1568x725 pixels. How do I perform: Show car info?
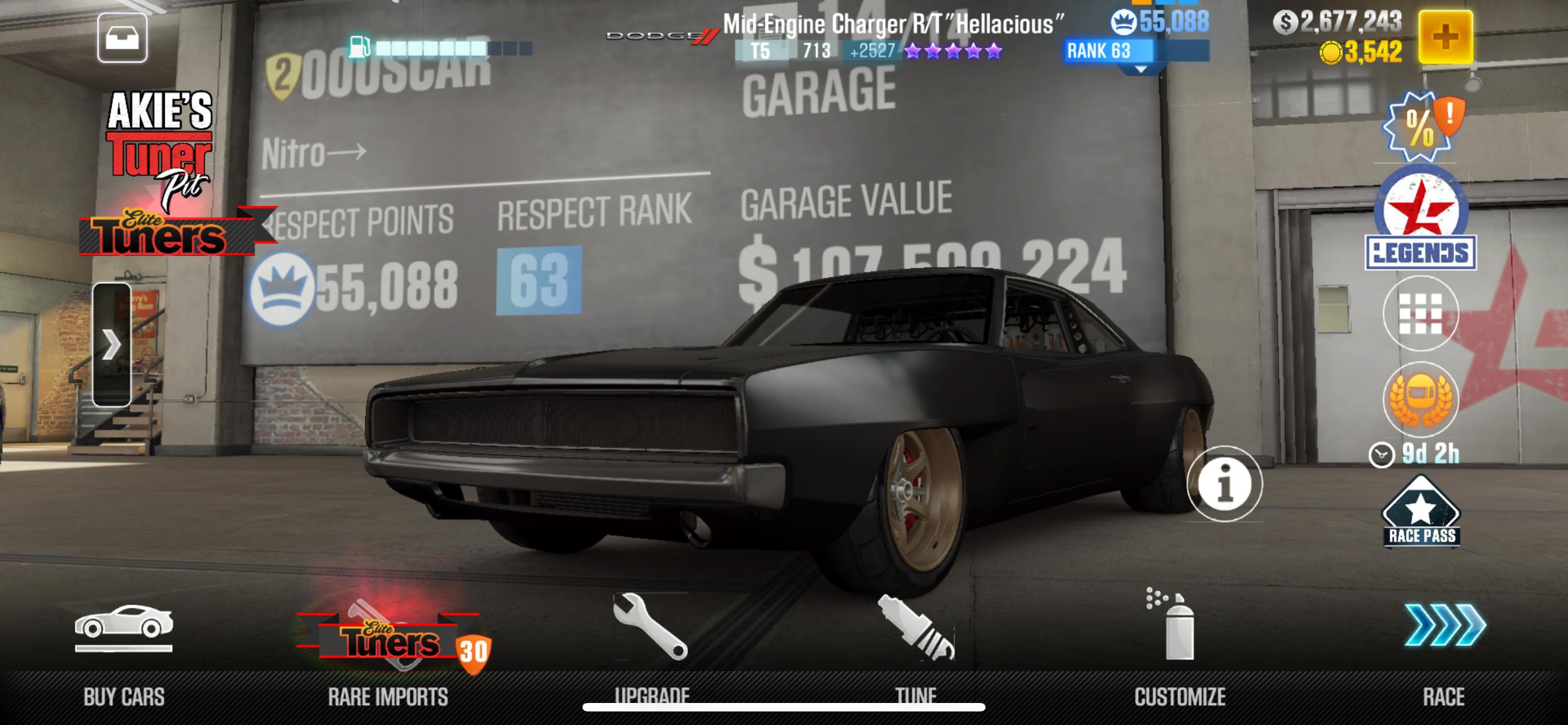click(x=1224, y=484)
